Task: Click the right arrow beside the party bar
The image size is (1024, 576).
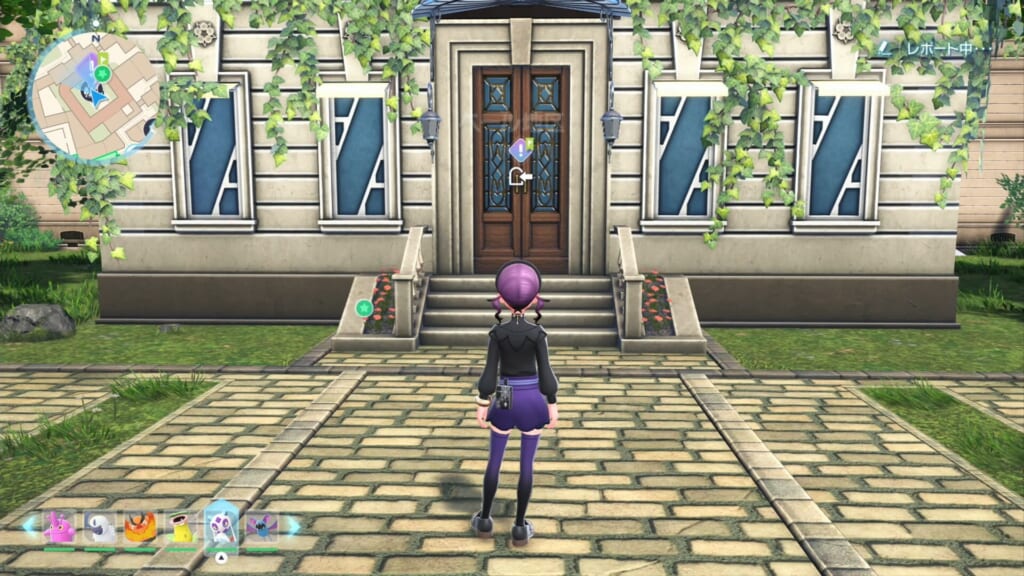Action: click(x=295, y=524)
